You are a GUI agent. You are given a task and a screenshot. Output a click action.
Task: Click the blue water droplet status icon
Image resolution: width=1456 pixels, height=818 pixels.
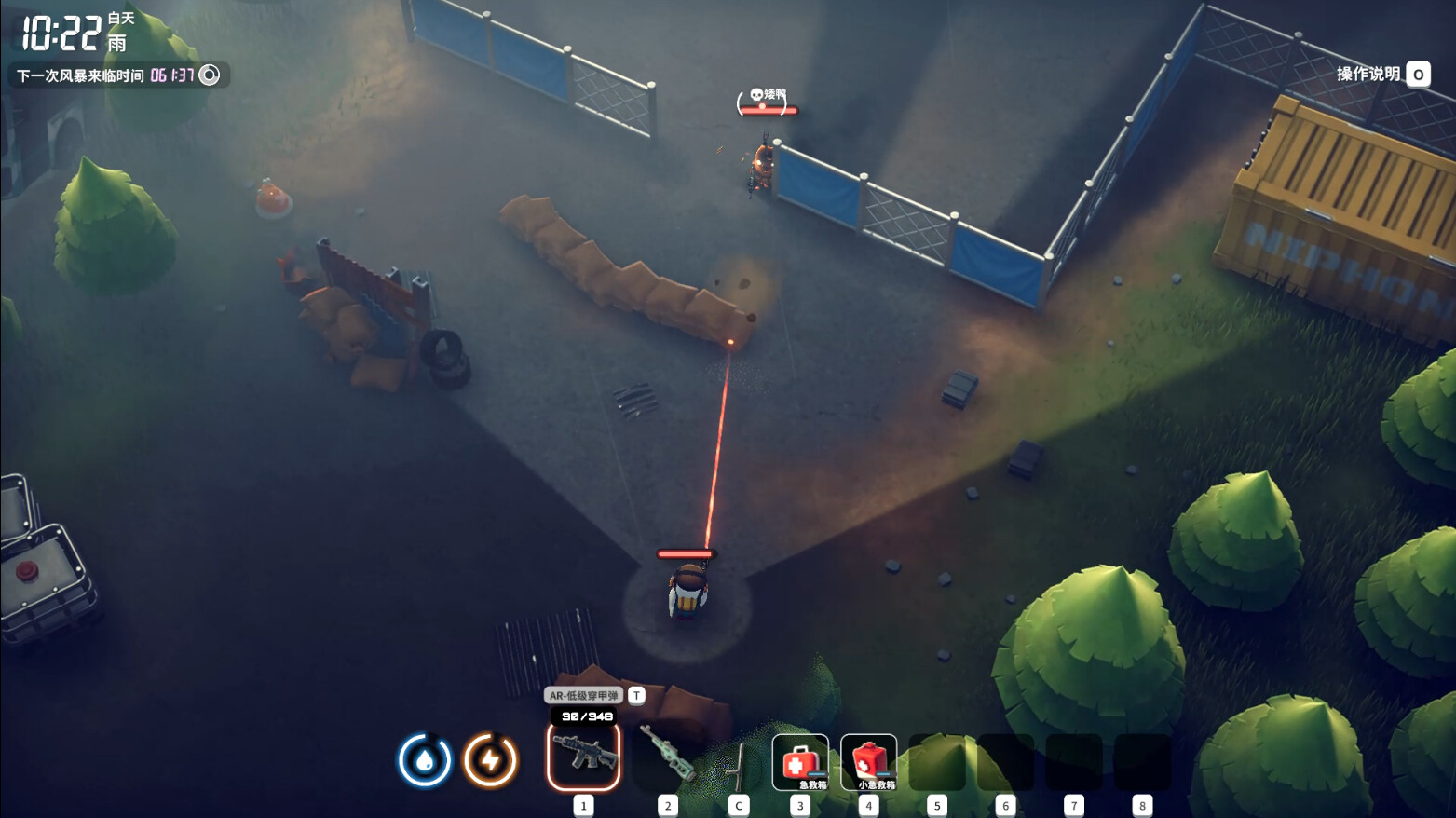pyautogui.click(x=425, y=760)
